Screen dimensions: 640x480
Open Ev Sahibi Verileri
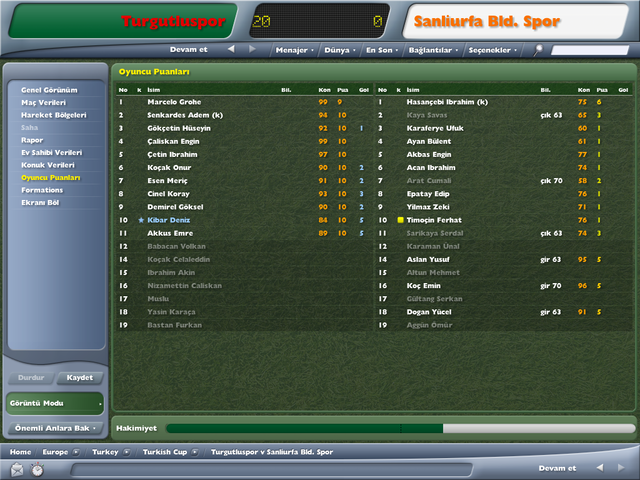52,153
